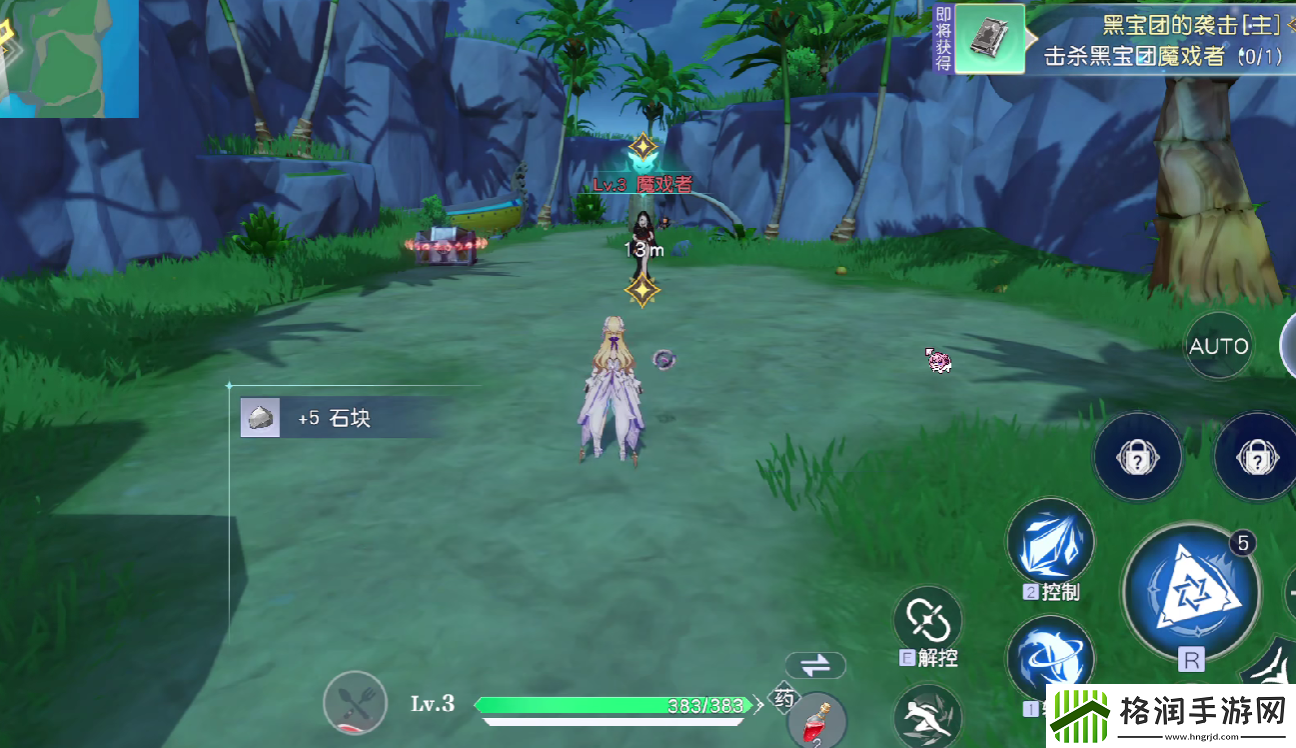Open the fork and spoon food button
Screen dimensions: 1296x748
[x=355, y=704]
